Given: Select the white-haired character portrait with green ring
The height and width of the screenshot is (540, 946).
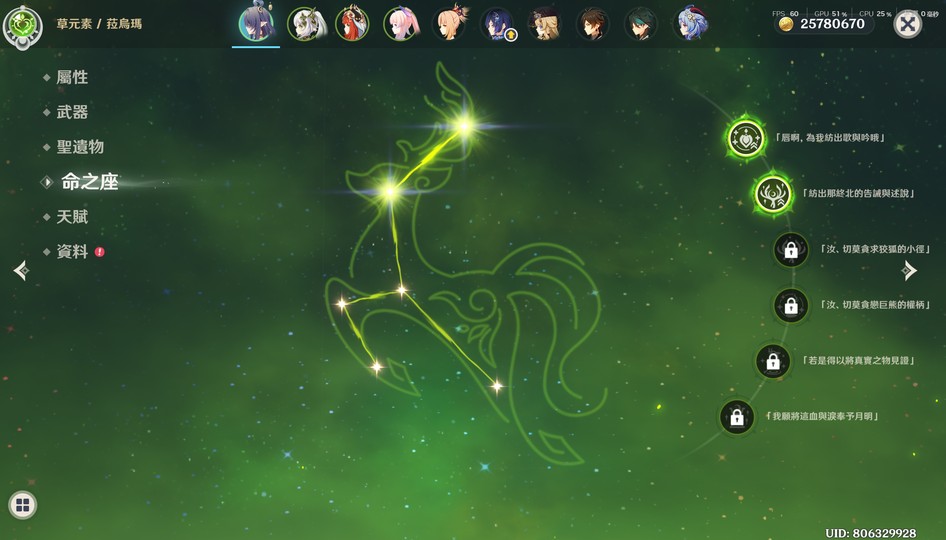Looking at the screenshot, I should [305, 24].
